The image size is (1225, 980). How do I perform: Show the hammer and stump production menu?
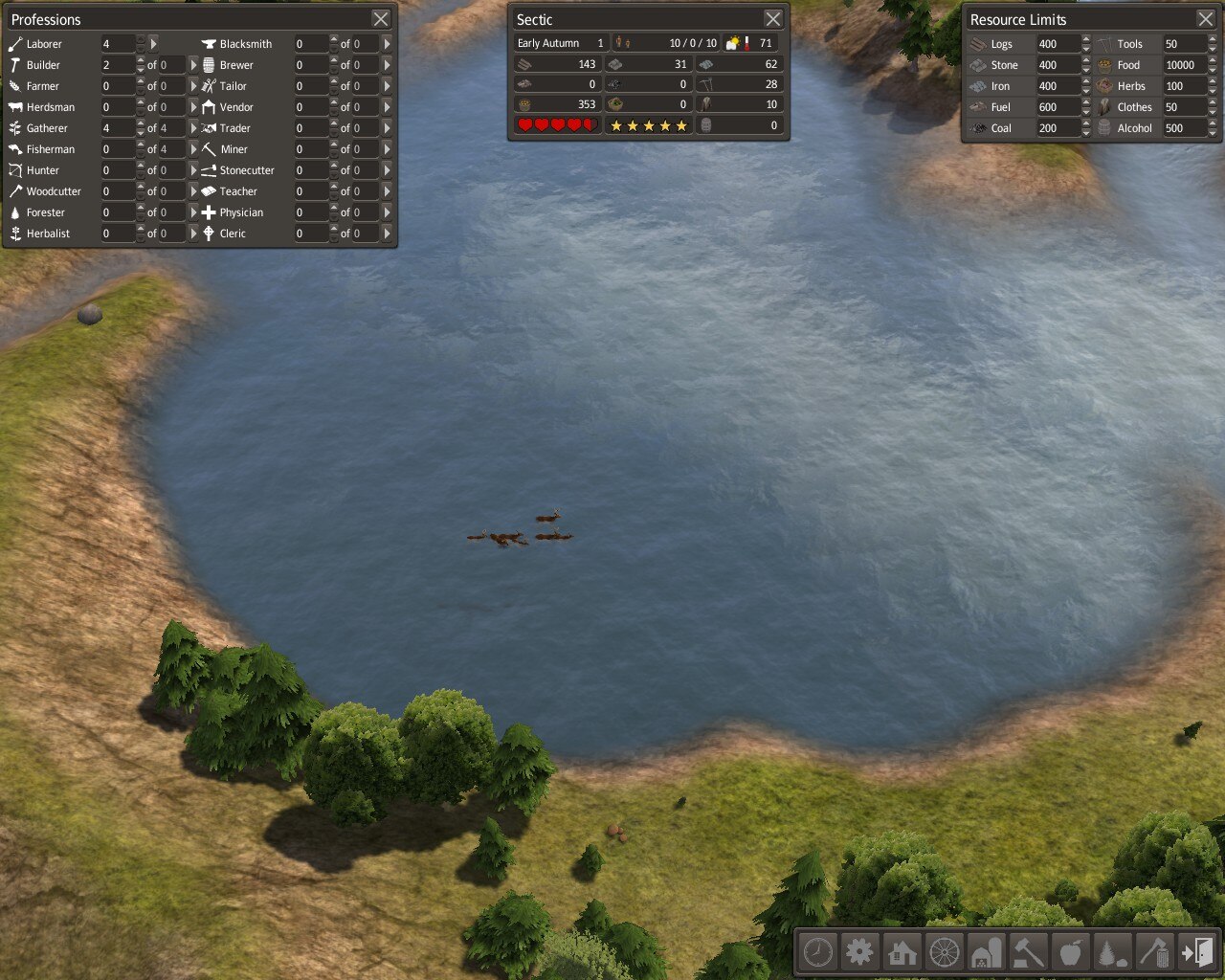coord(1029,952)
